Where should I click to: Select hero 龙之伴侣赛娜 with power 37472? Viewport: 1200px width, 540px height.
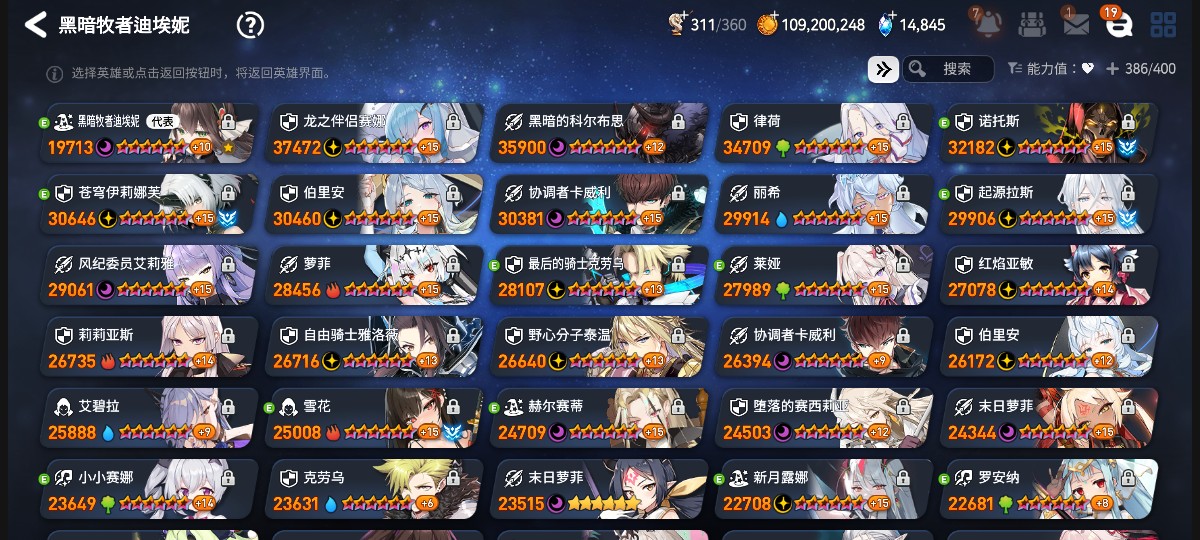(x=375, y=133)
